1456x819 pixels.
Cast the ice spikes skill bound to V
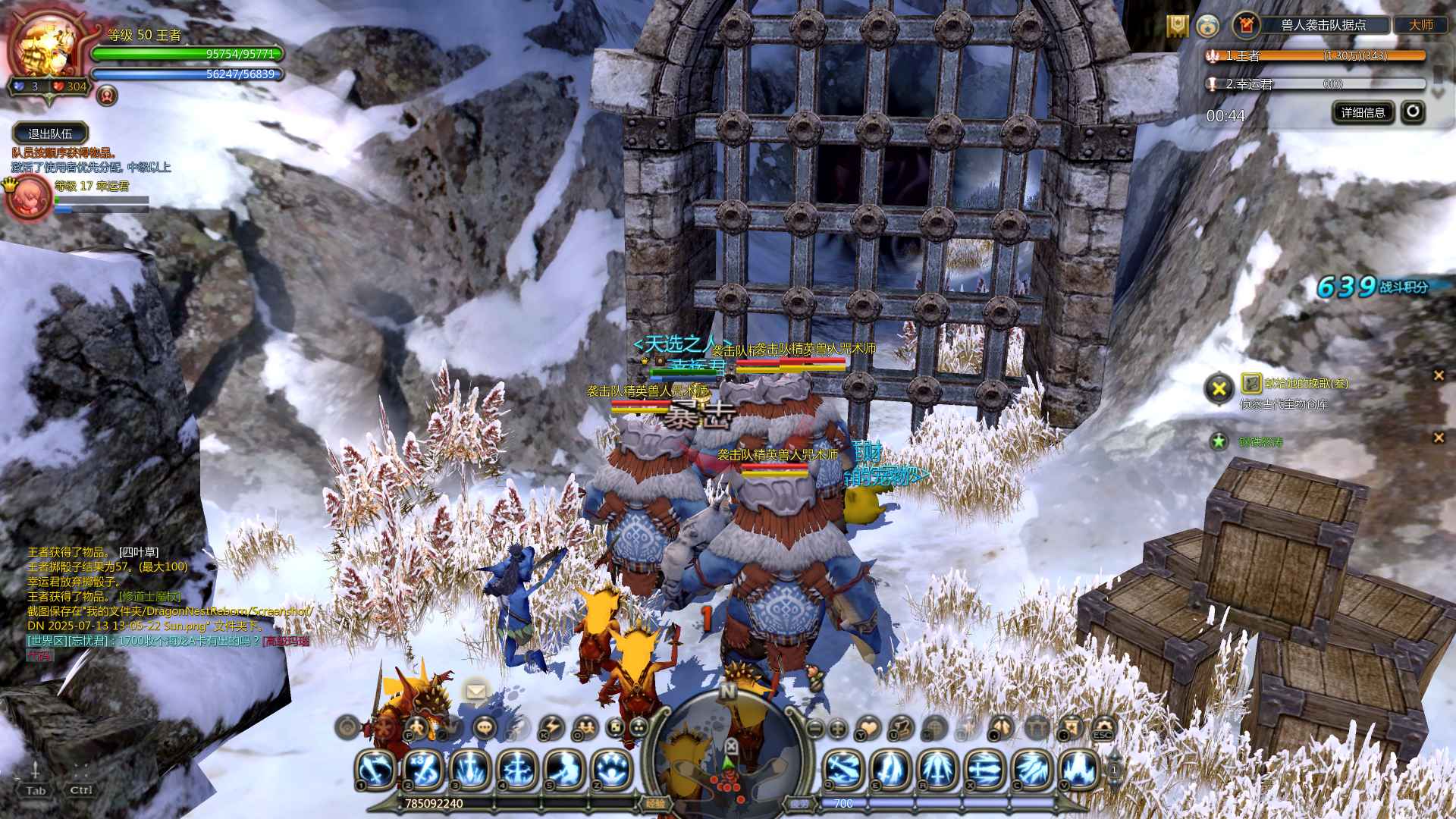pyautogui.click(x=1079, y=769)
